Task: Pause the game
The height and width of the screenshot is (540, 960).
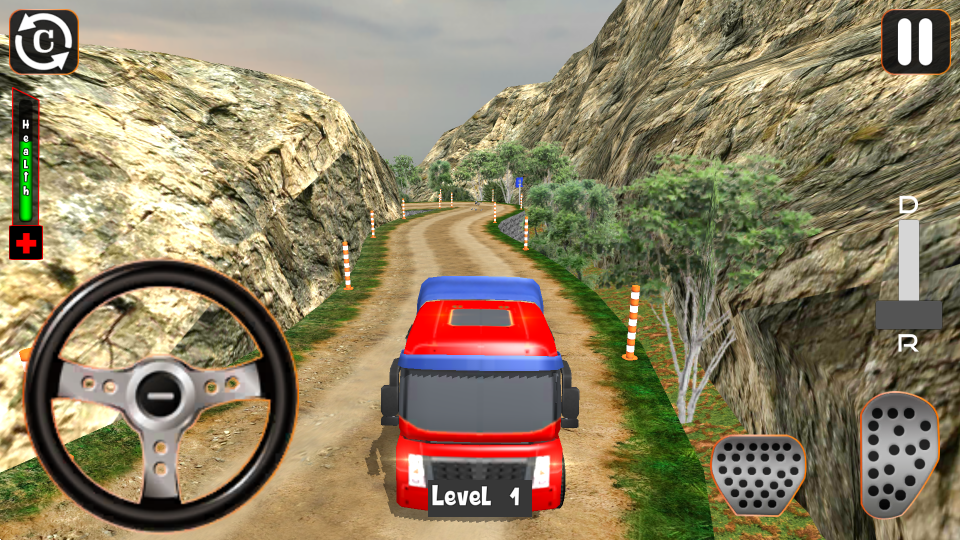Action: click(915, 42)
